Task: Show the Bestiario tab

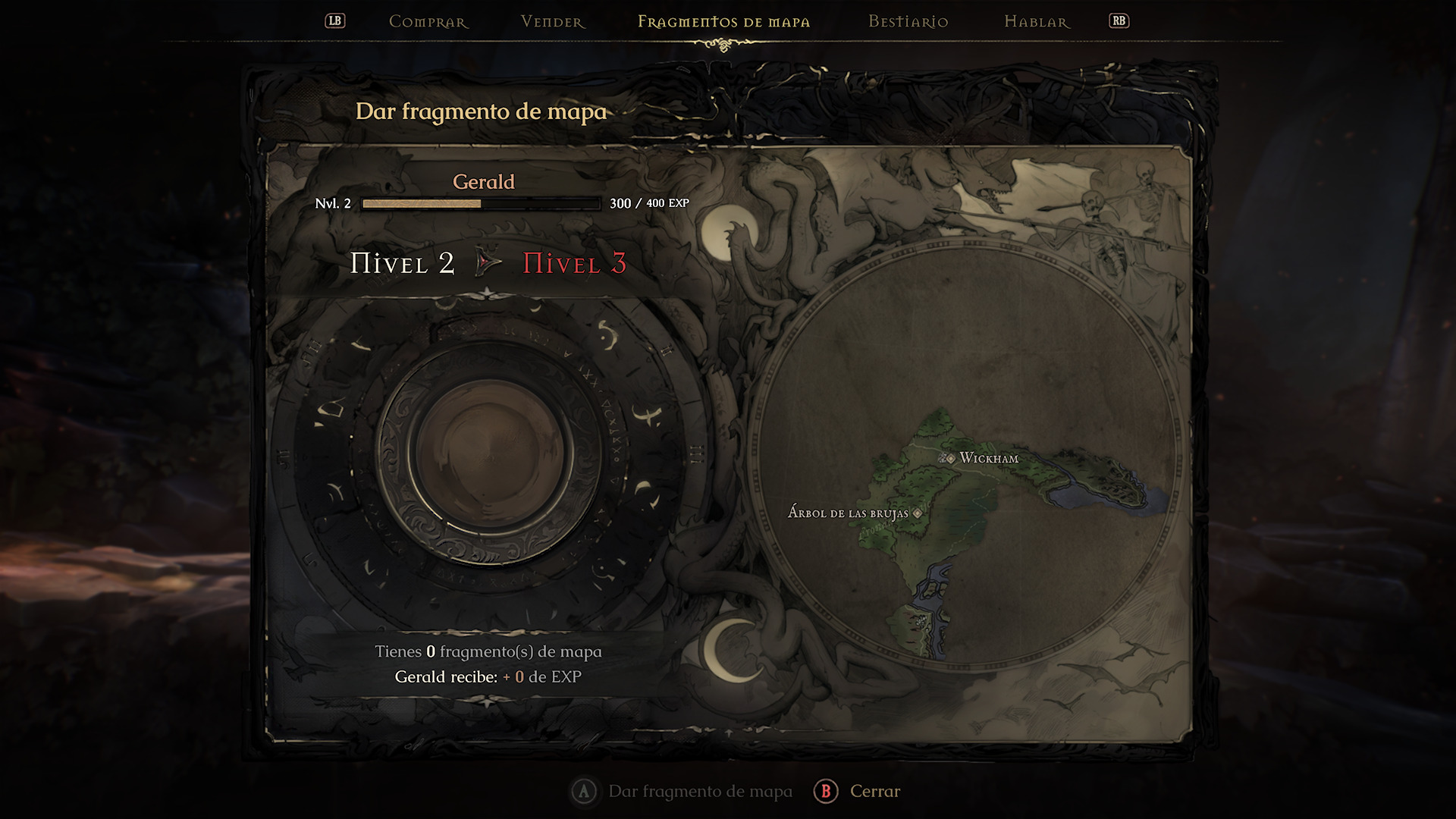Action: (908, 22)
